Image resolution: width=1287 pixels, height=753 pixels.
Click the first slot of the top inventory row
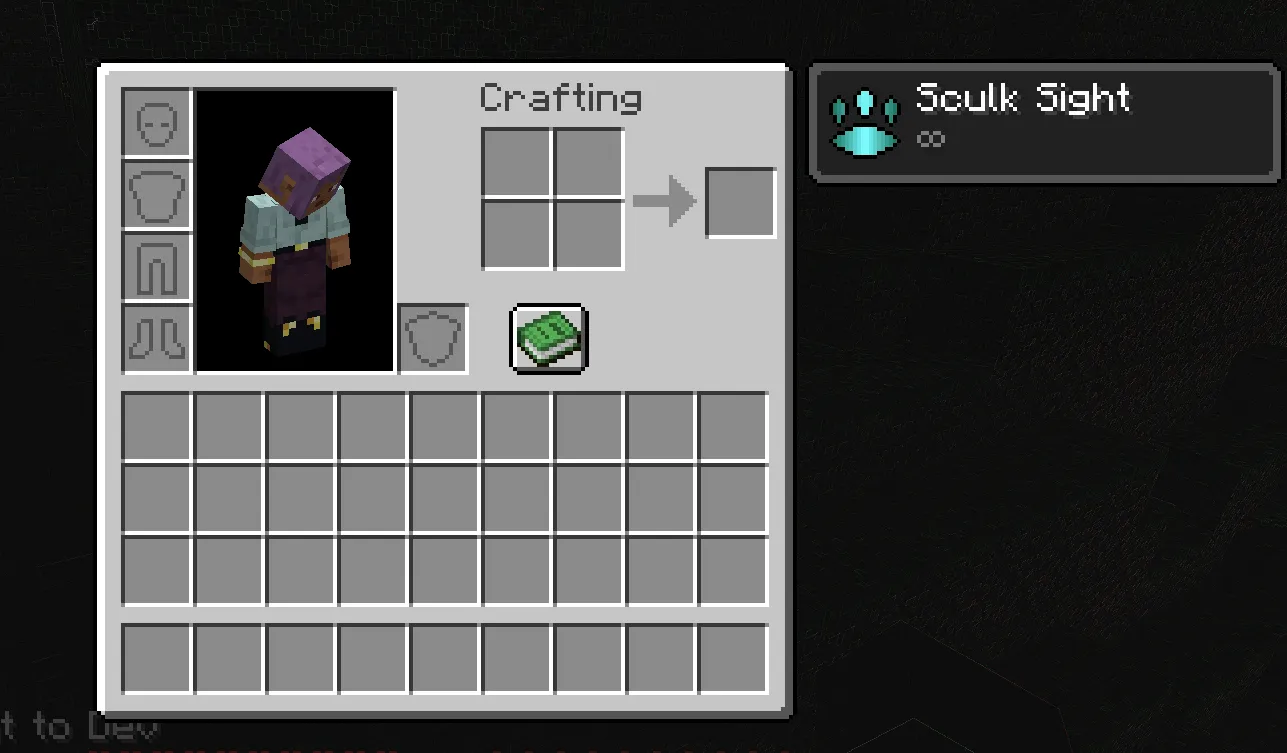pos(155,425)
